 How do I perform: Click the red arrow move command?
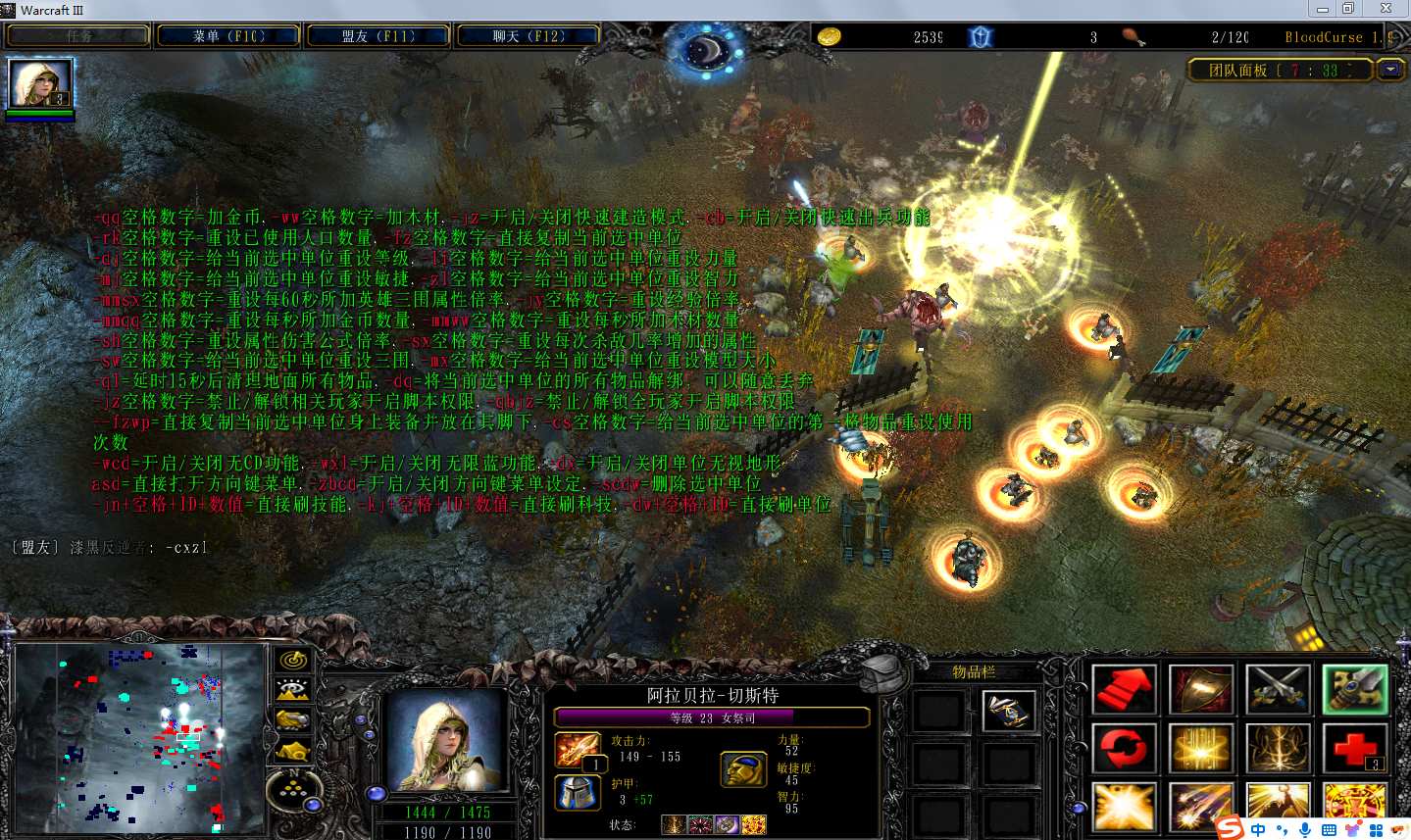coord(1124,690)
